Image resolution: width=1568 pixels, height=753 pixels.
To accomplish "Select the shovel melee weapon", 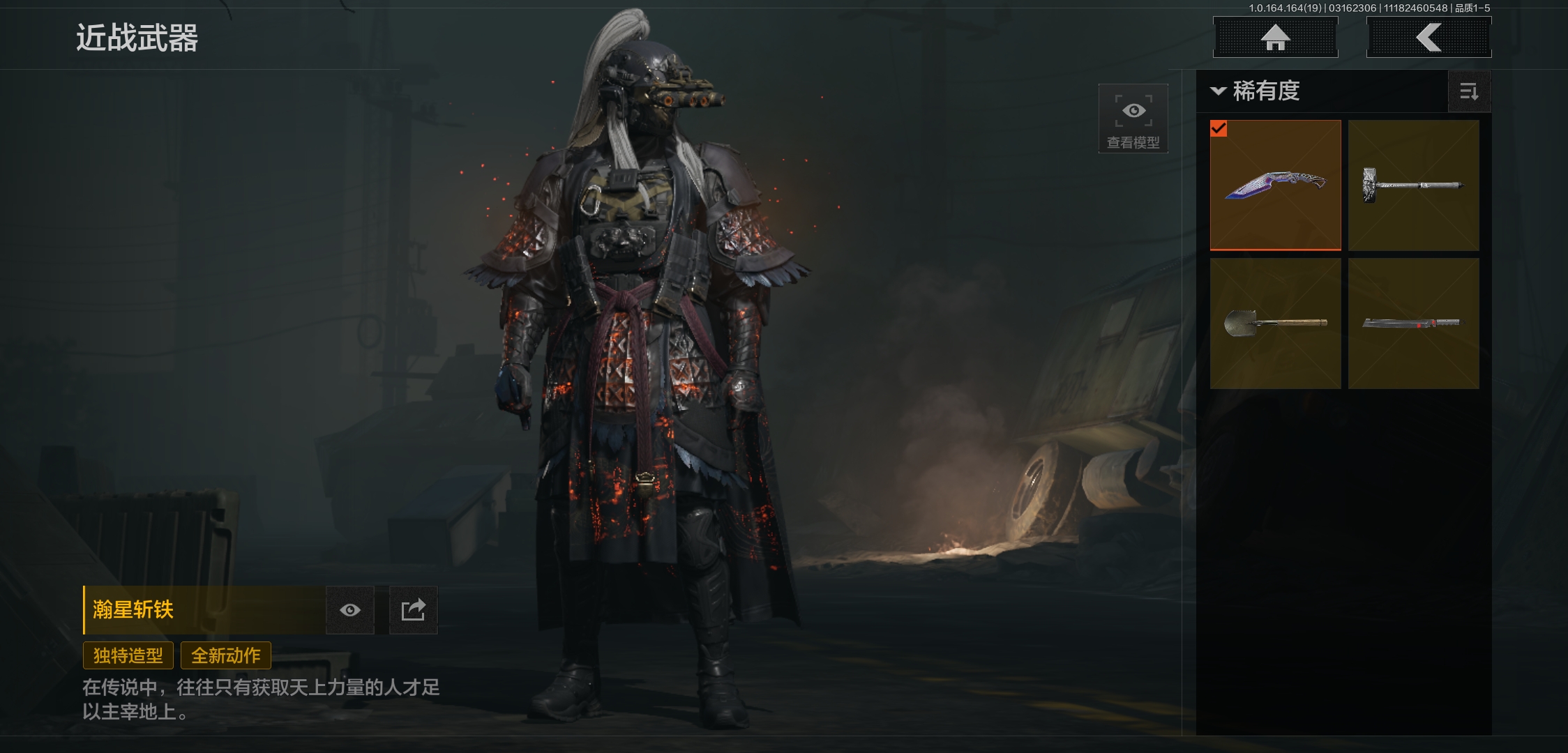I will (x=1275, y=323).
